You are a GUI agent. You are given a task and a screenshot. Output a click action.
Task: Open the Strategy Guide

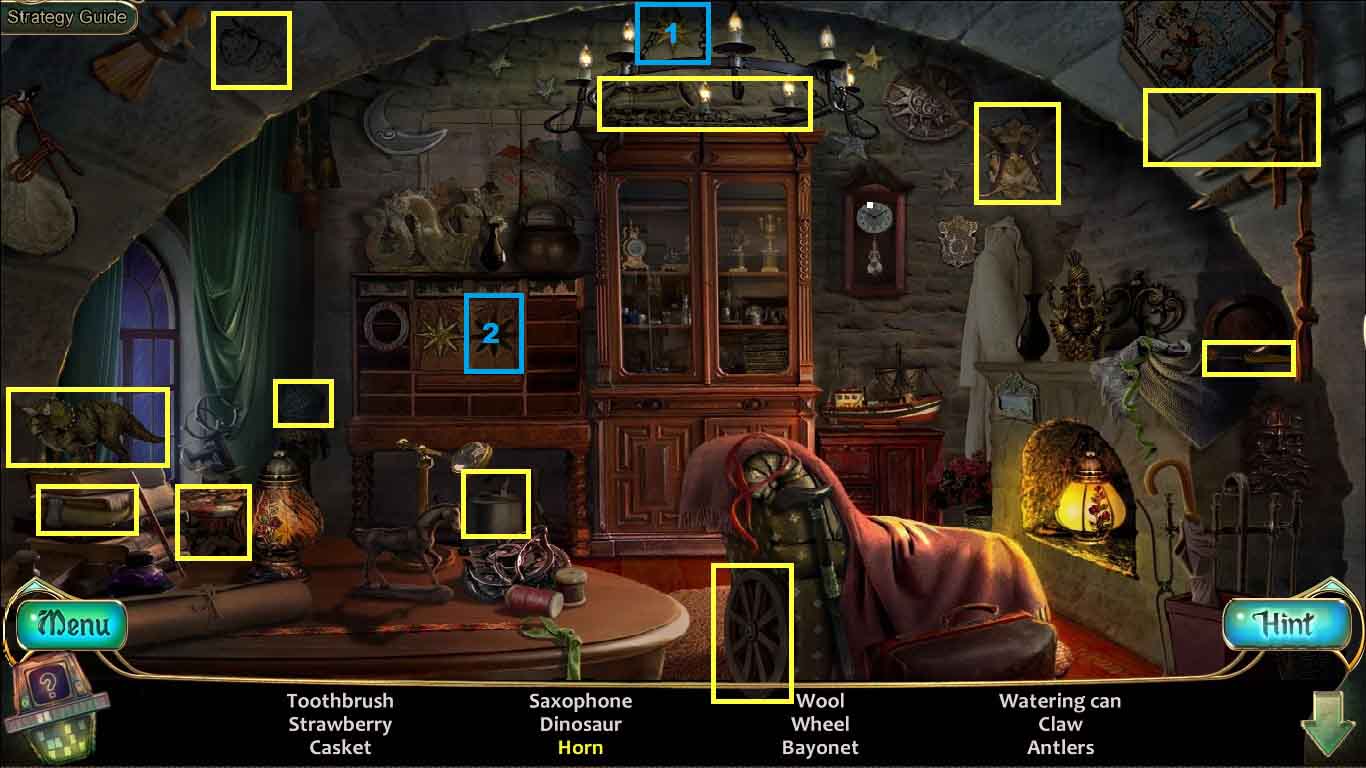[x=67, y=17]
